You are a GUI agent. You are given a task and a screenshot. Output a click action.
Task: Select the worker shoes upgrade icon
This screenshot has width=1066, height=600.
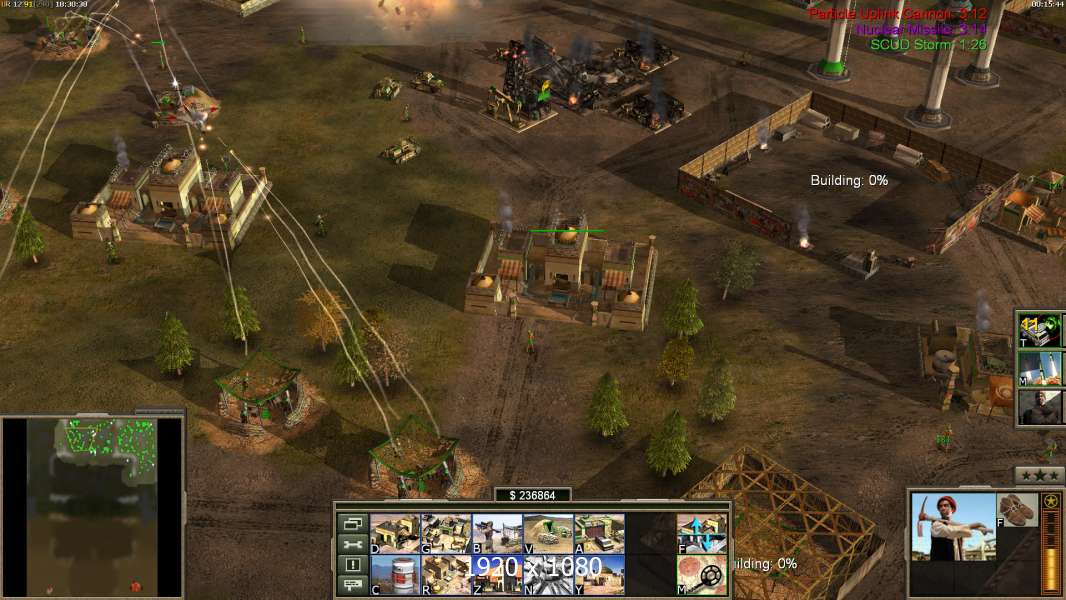(1019, 509)
